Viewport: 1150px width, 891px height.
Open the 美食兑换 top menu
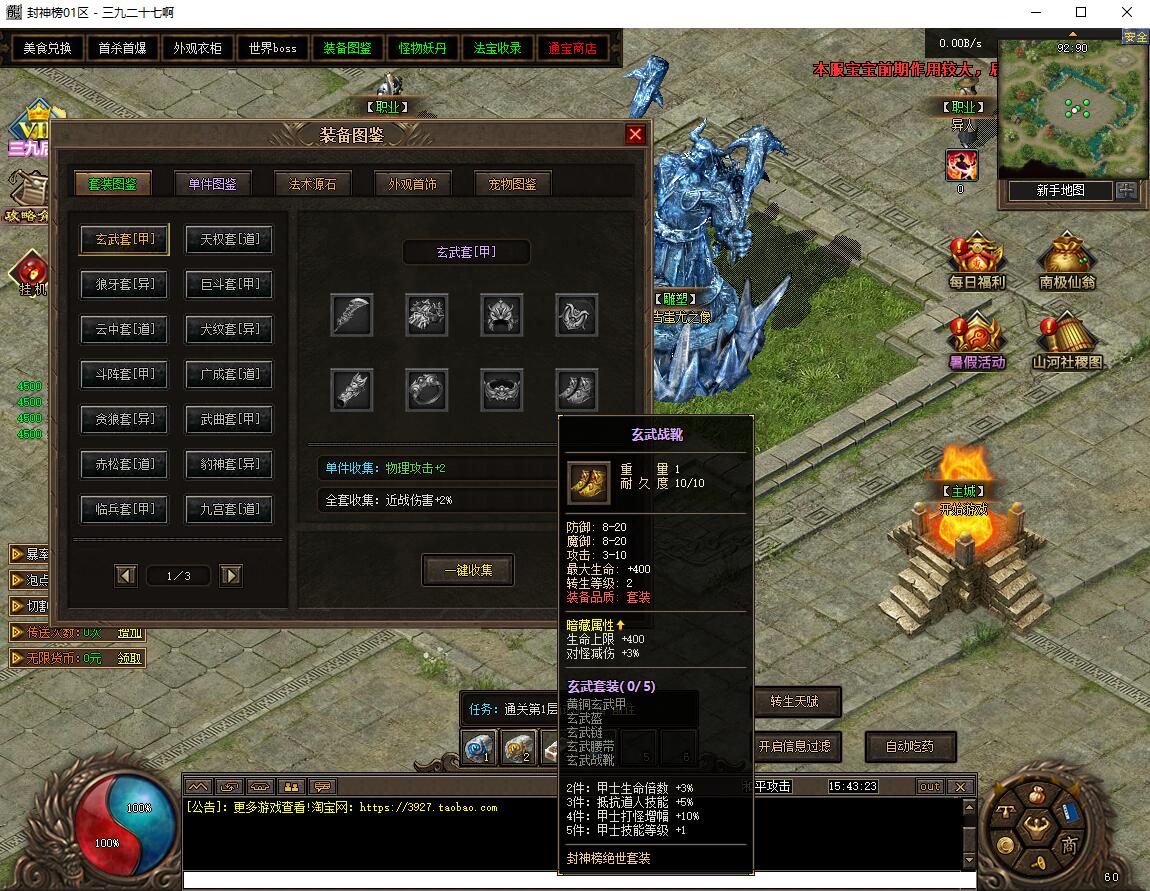[x=47, y=48]
